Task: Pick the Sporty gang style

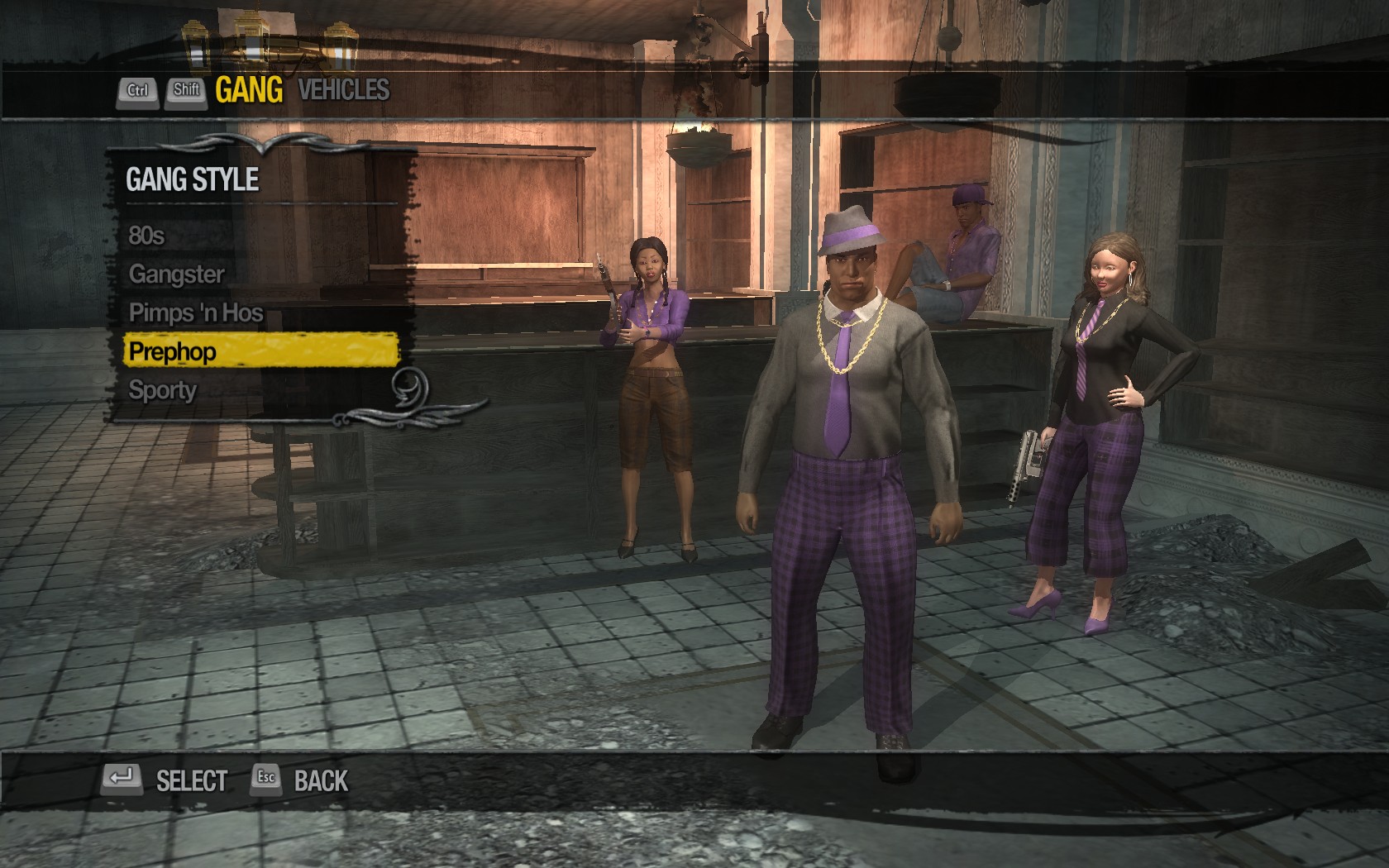Action: click(x=164, y=389)
